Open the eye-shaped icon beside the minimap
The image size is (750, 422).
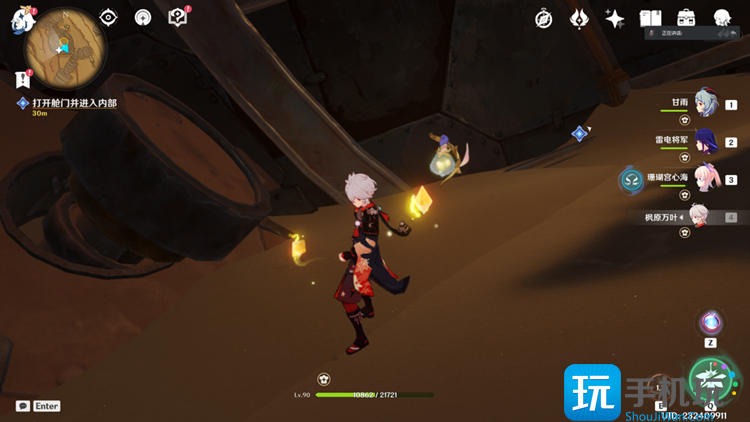(109, 18)
